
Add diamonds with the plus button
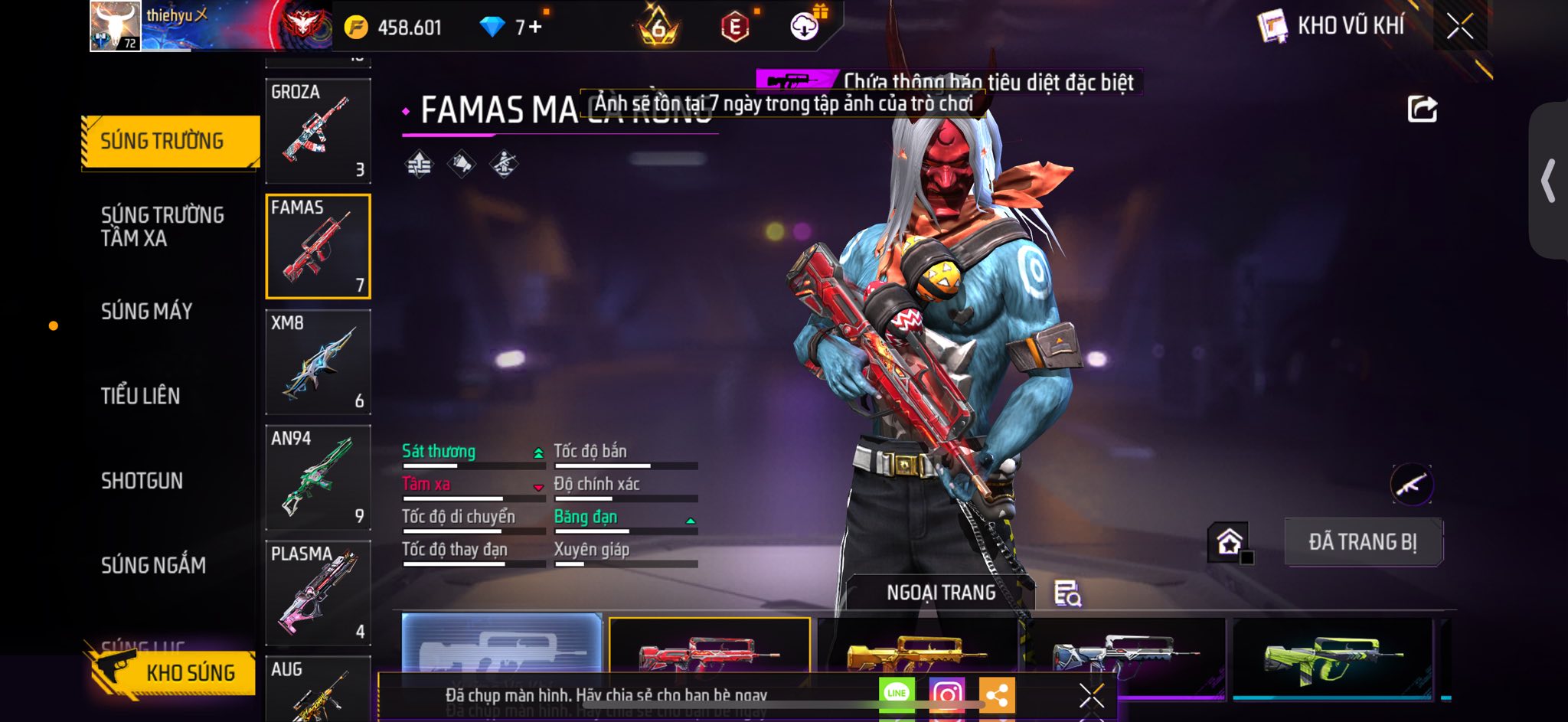pyautogui.click(x=534, y=28)
